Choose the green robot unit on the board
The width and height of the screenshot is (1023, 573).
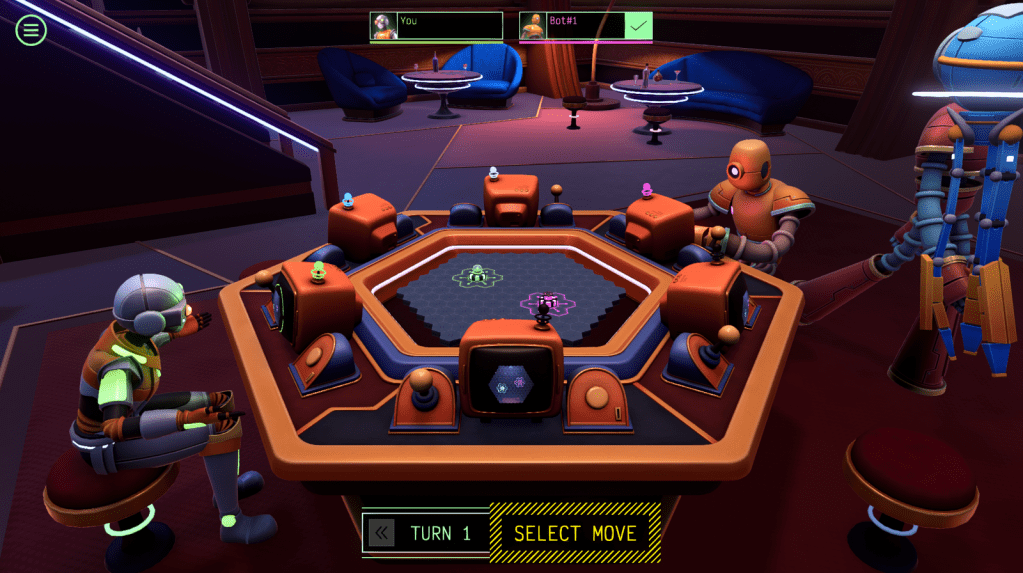pos(477,273)
